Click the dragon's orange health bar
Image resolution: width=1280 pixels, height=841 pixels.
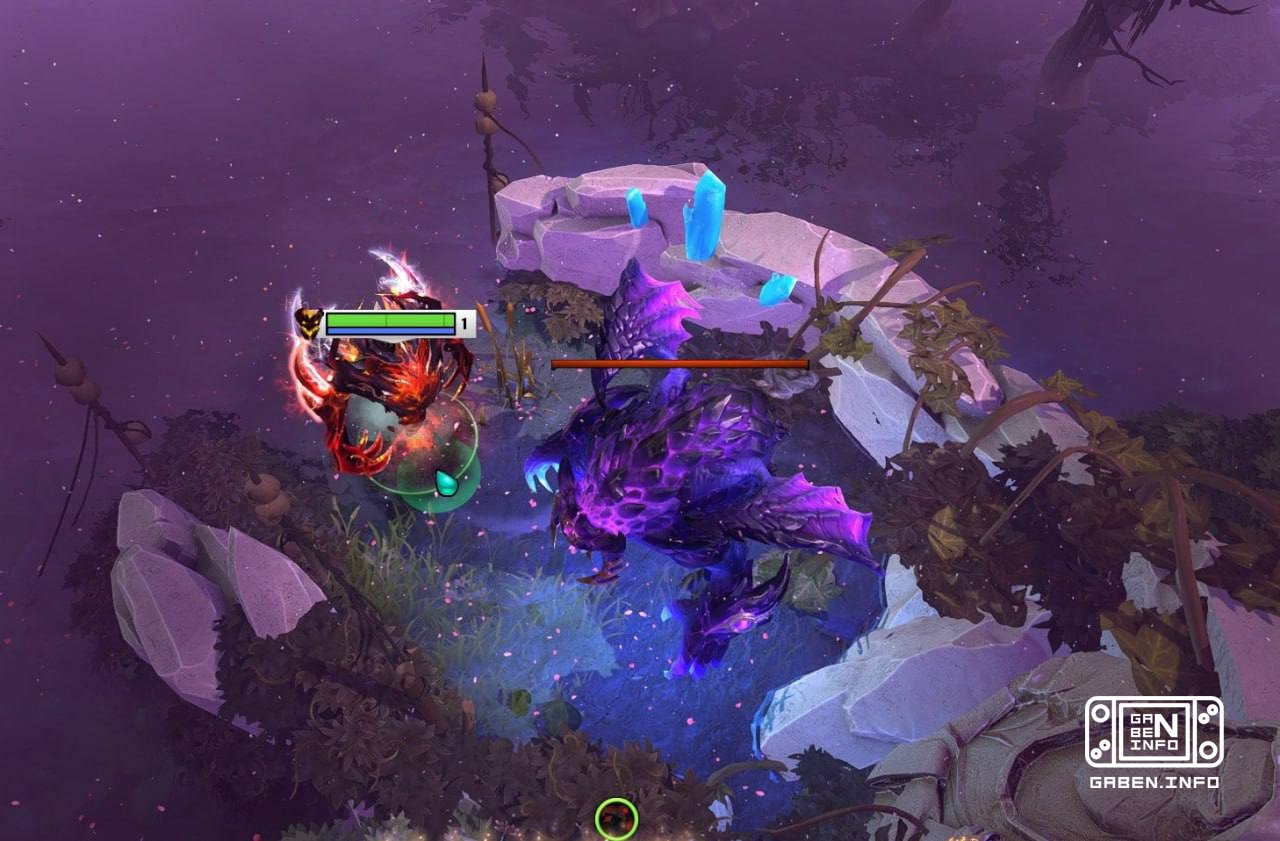(680, 364)
